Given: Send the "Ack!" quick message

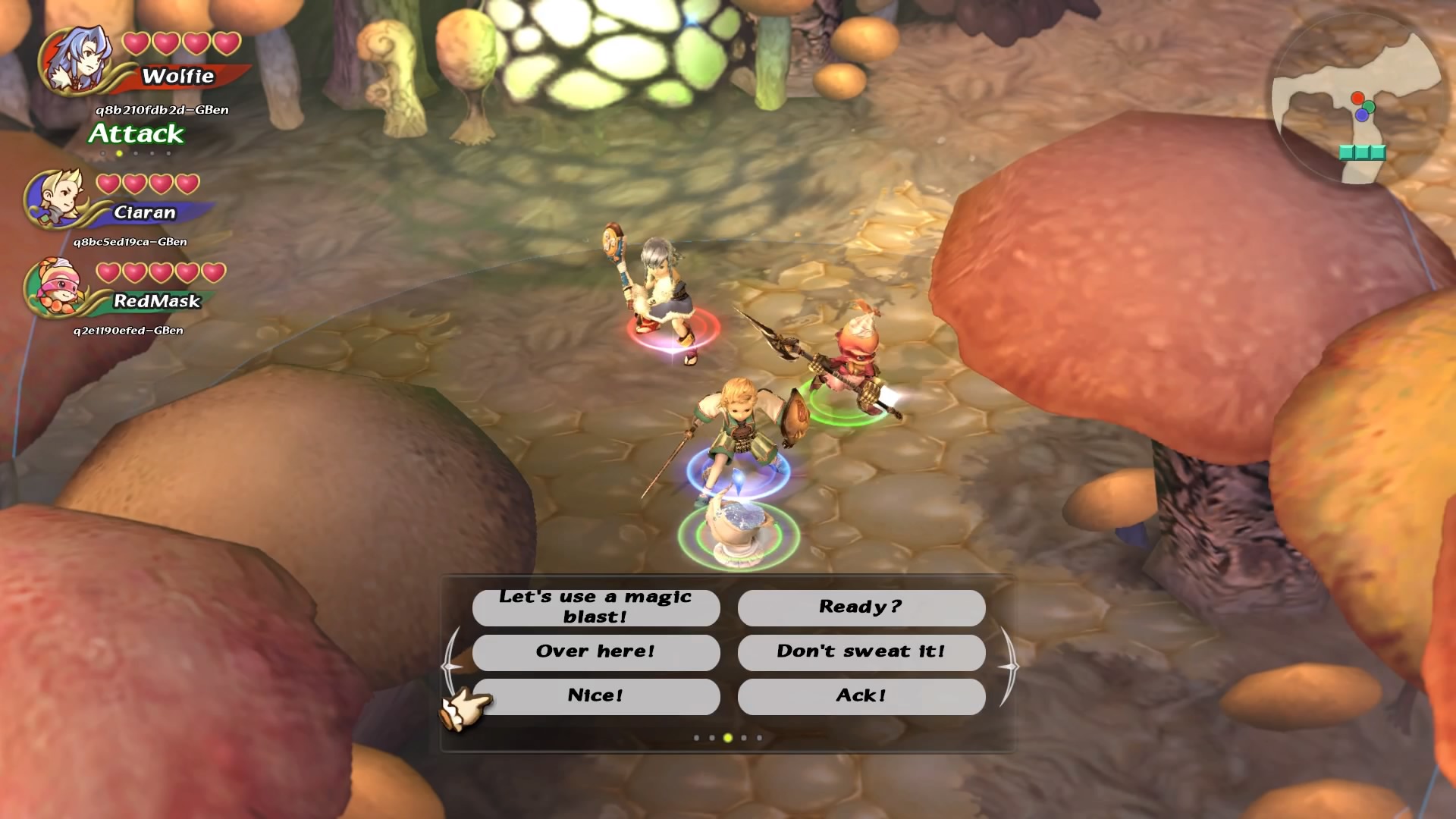Looking at the screenshot, I should (x=861, y=696).
